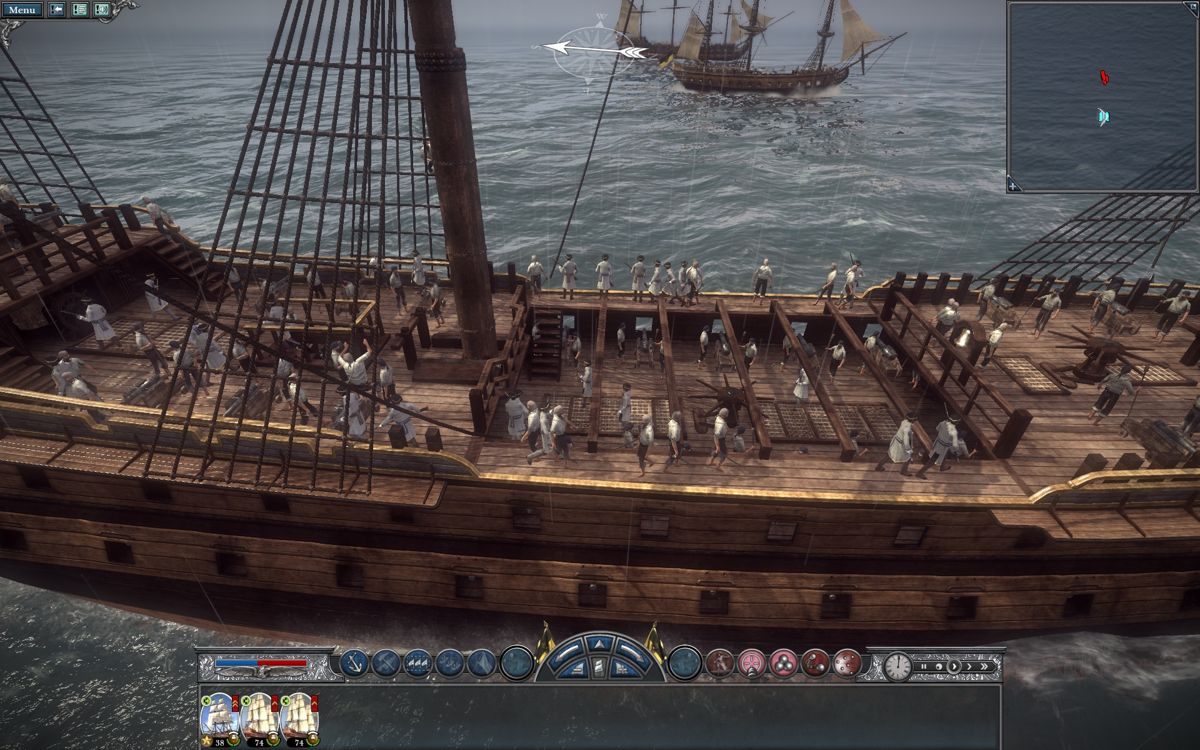Click the upper sail arrow in the dial
The height and width of the screenshot is (750, 1200).
(598, 644)
